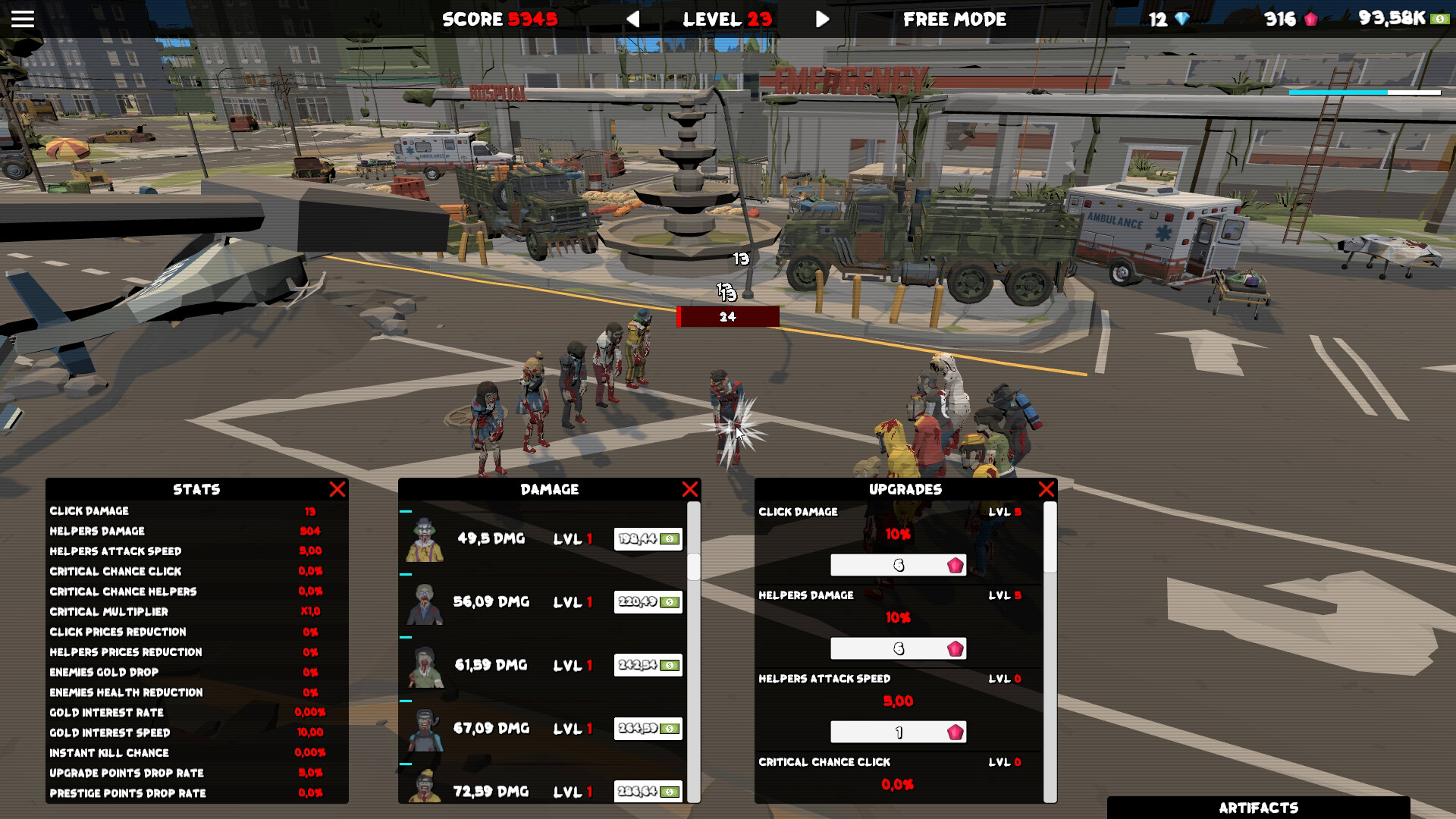This screenshot has height=819, width=1456.
Task: Close the Upgrades panel
Action: coord(1047,489)
